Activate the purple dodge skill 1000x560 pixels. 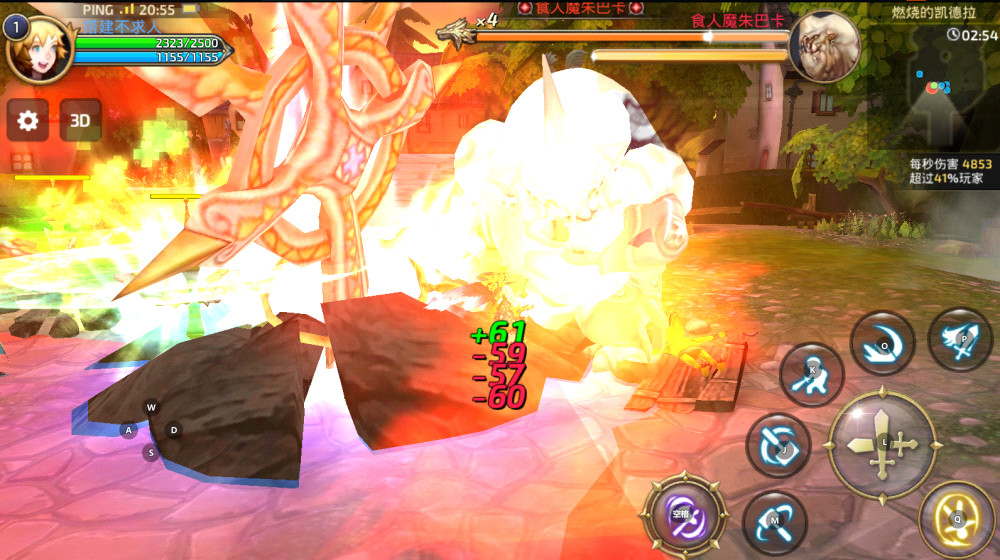click(x=683, y=516)
